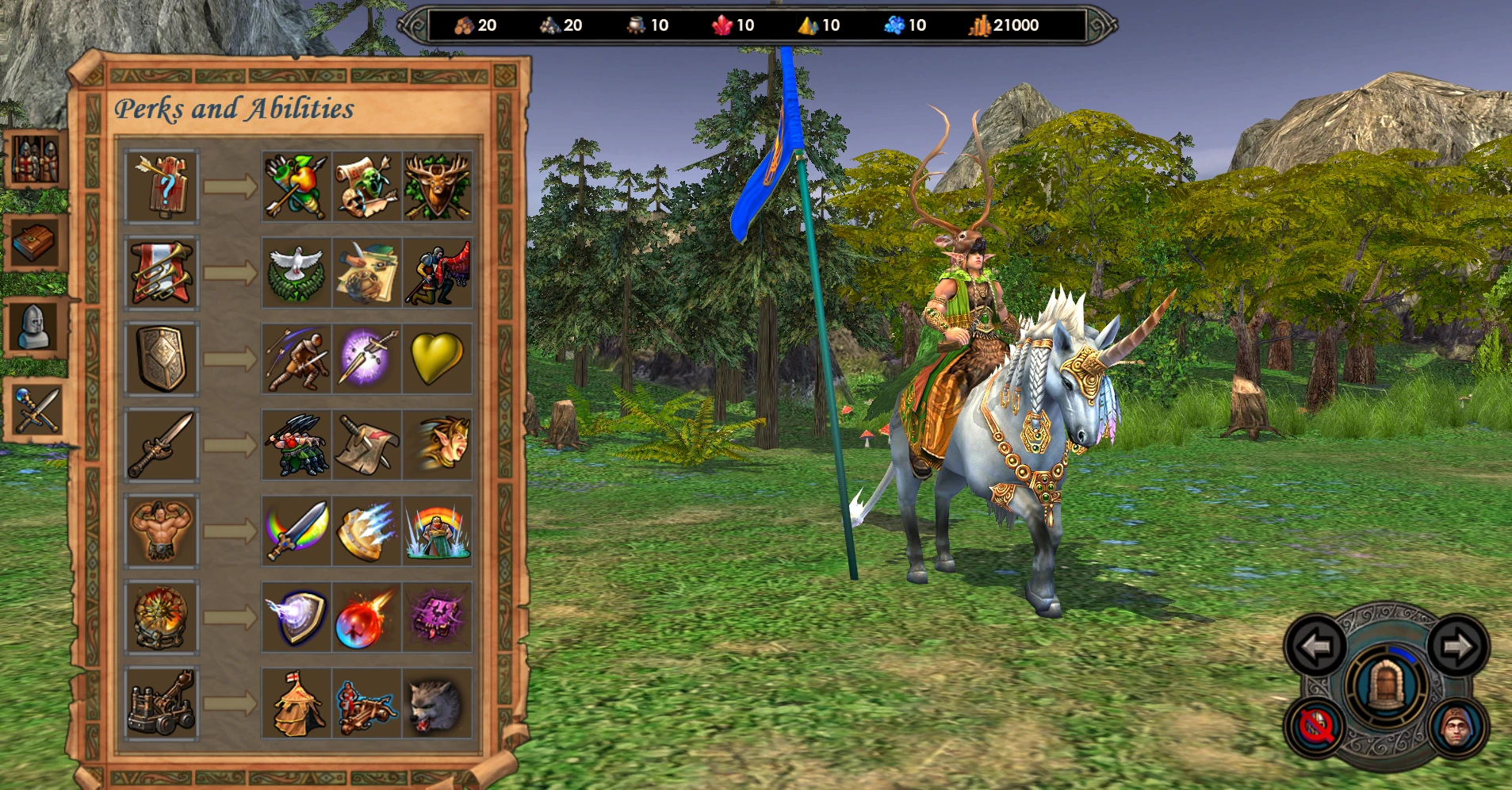Open the wooden door town button
1512x790 pixels.
1386,685
